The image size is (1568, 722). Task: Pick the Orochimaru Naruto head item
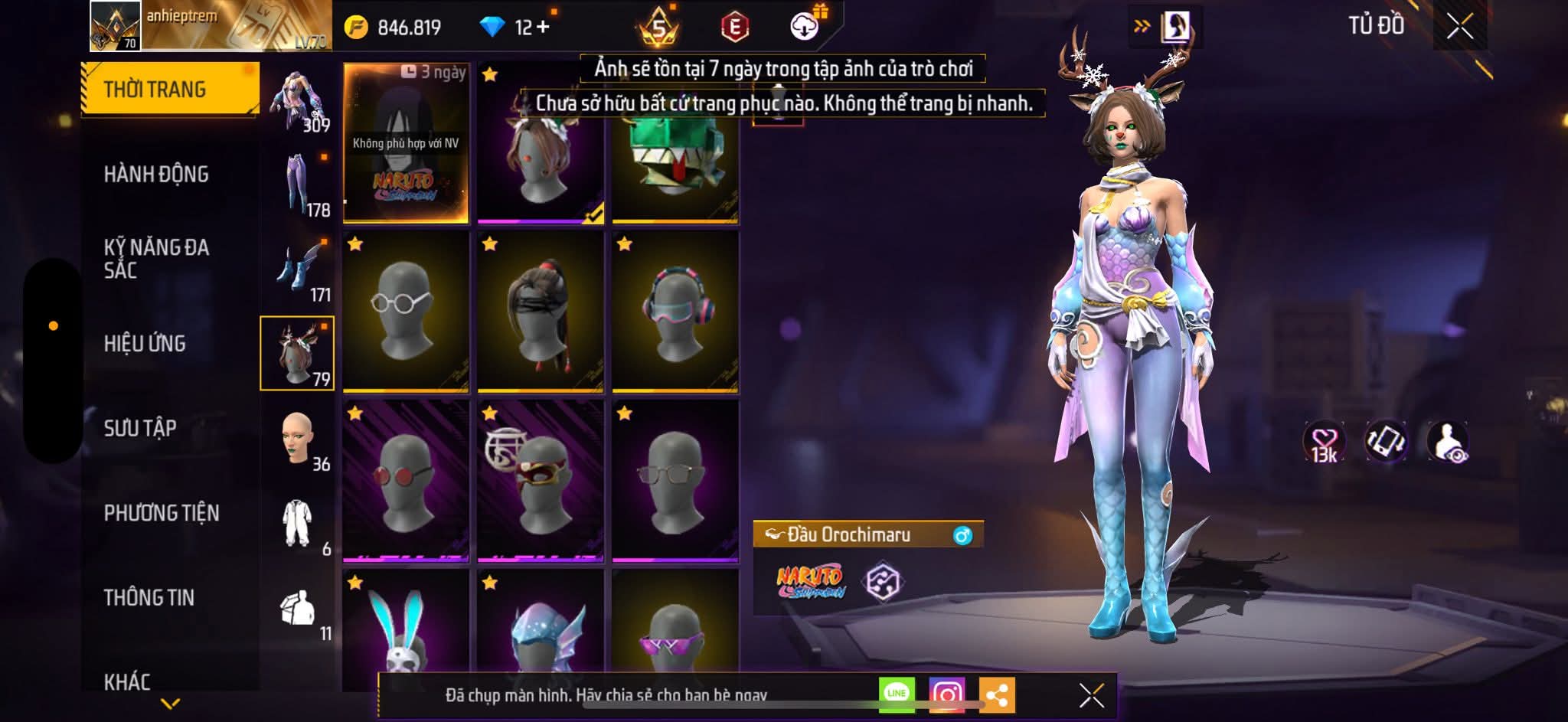tap(406, 143)
